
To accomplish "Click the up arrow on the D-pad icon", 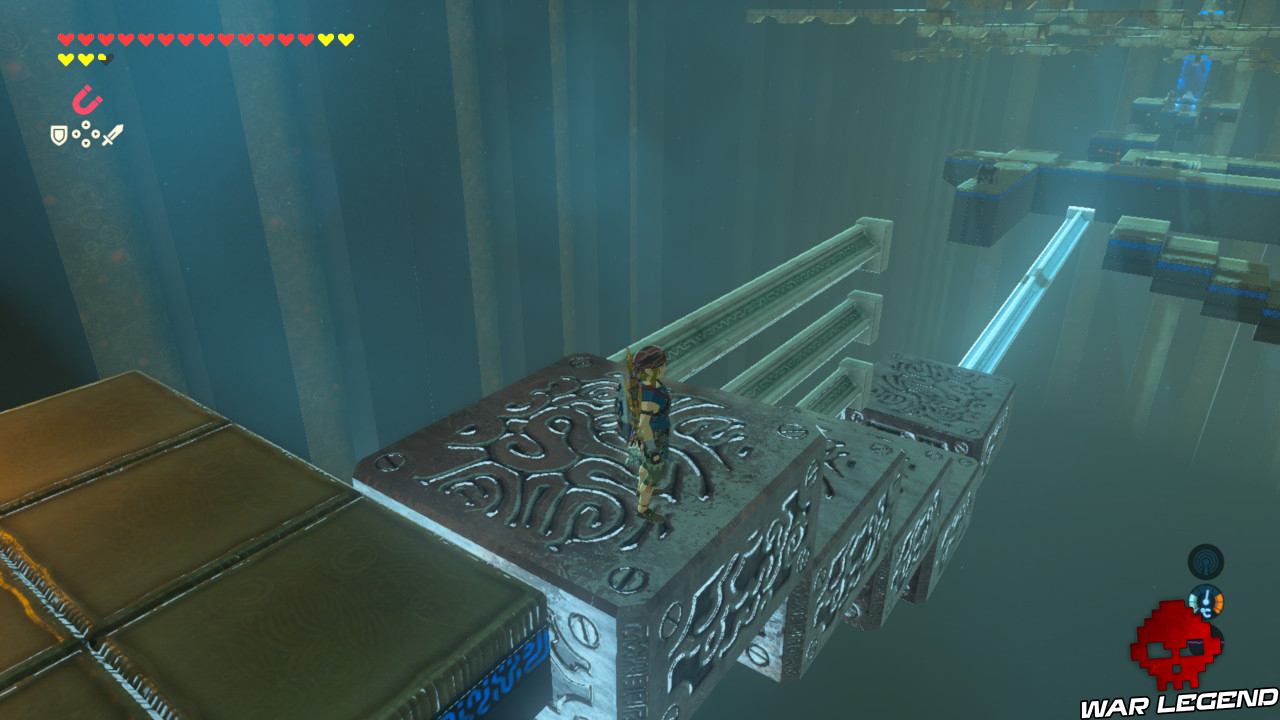I will click(86, 124).
